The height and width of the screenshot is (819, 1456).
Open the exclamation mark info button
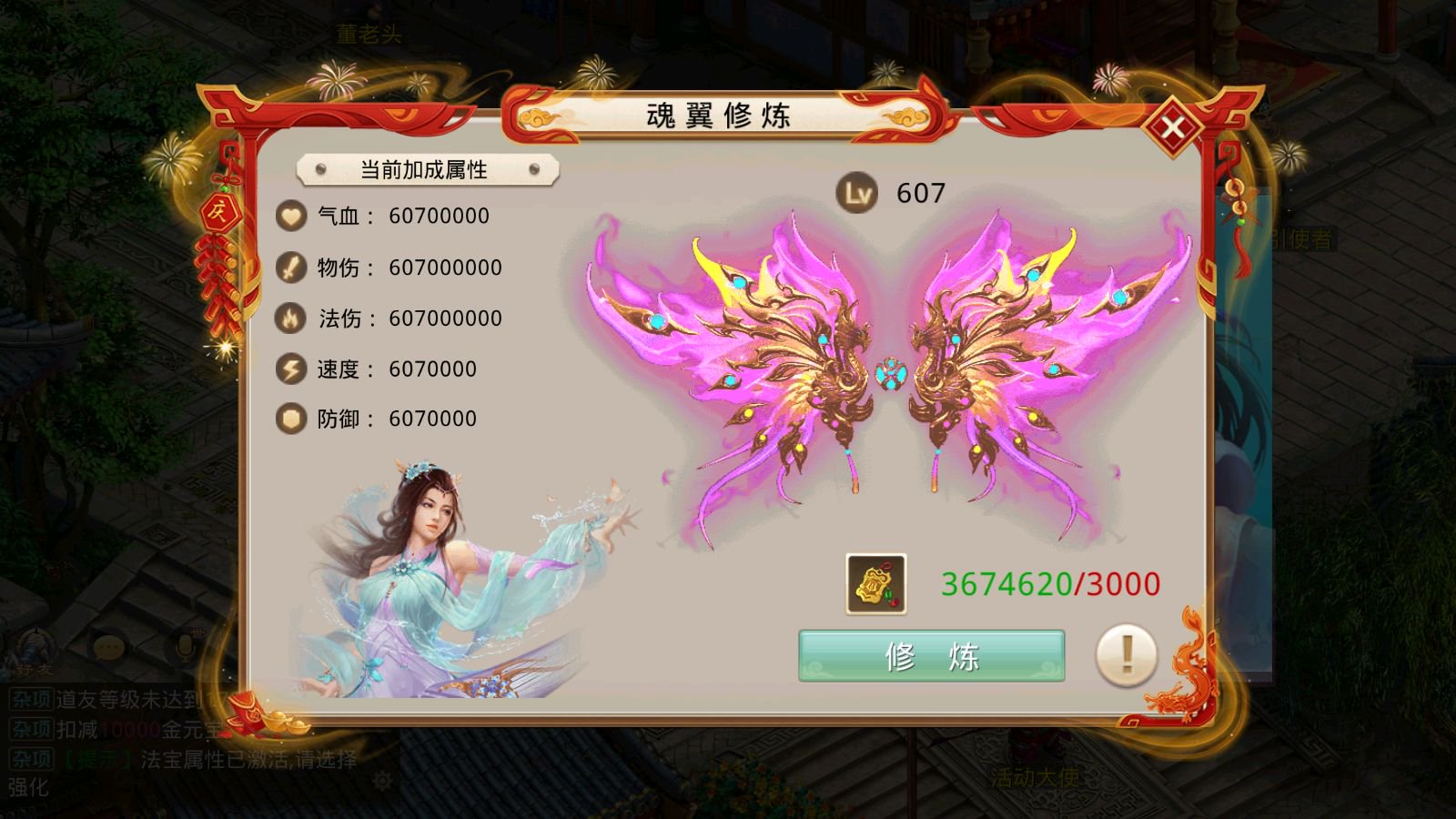click(x=1127, y=654)
